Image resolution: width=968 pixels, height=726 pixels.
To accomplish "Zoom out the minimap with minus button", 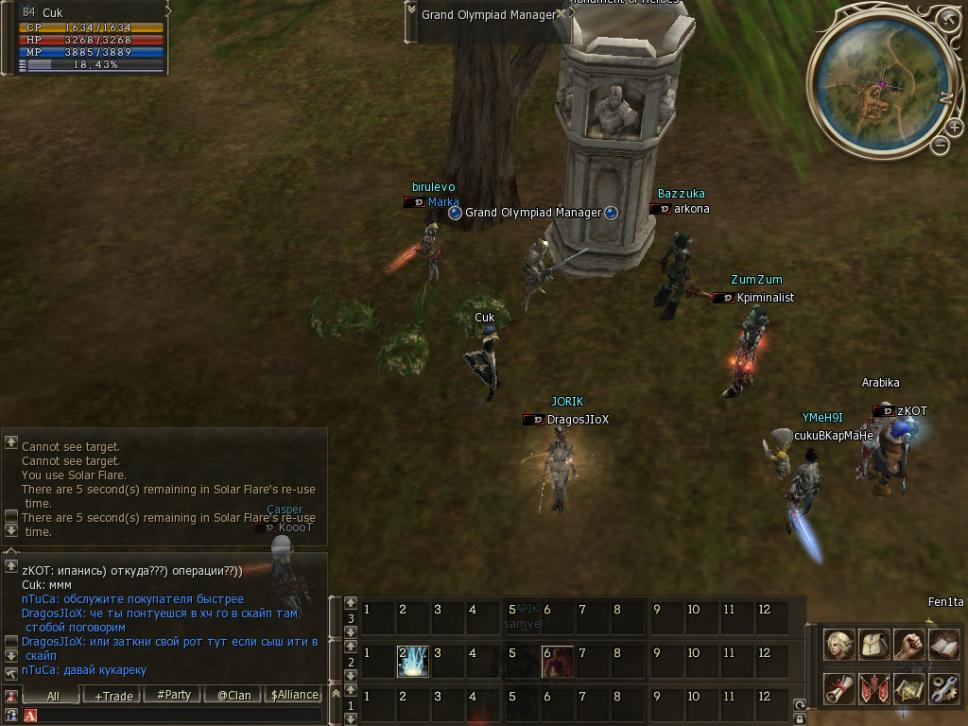I will tap(941, 146).
